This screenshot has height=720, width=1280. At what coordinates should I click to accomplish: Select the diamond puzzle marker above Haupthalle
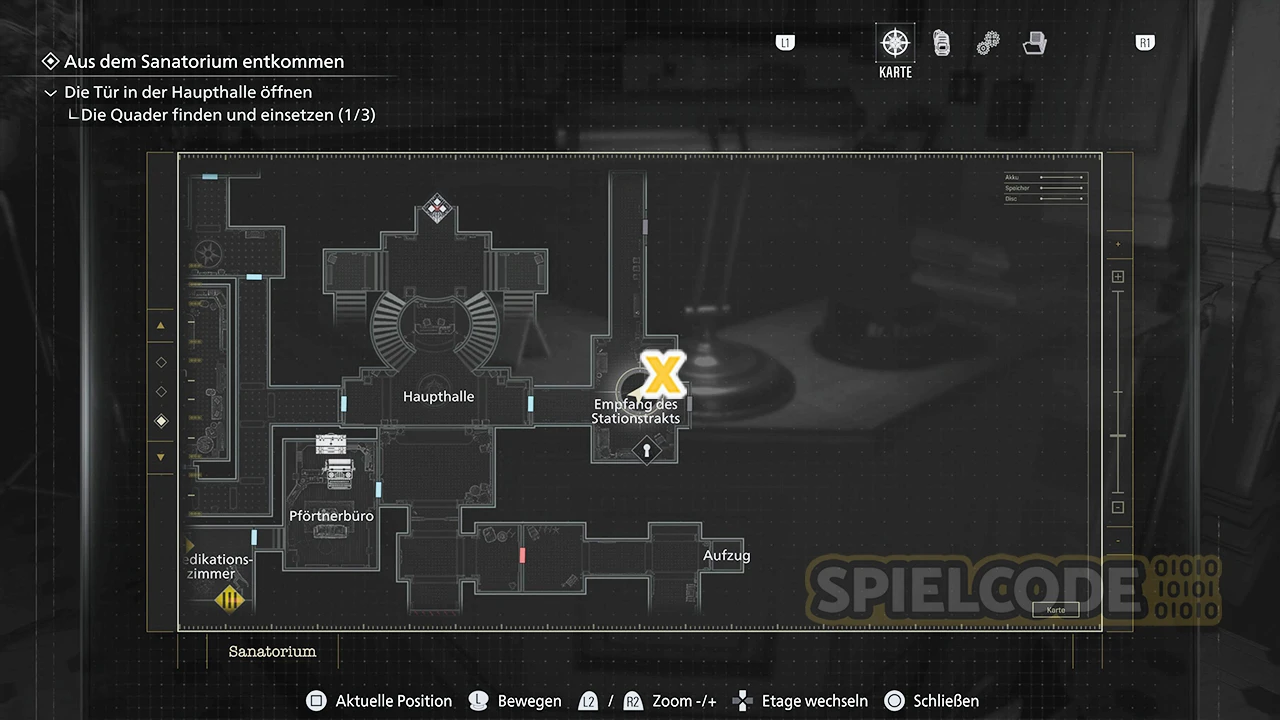click(x=436, y=208)
